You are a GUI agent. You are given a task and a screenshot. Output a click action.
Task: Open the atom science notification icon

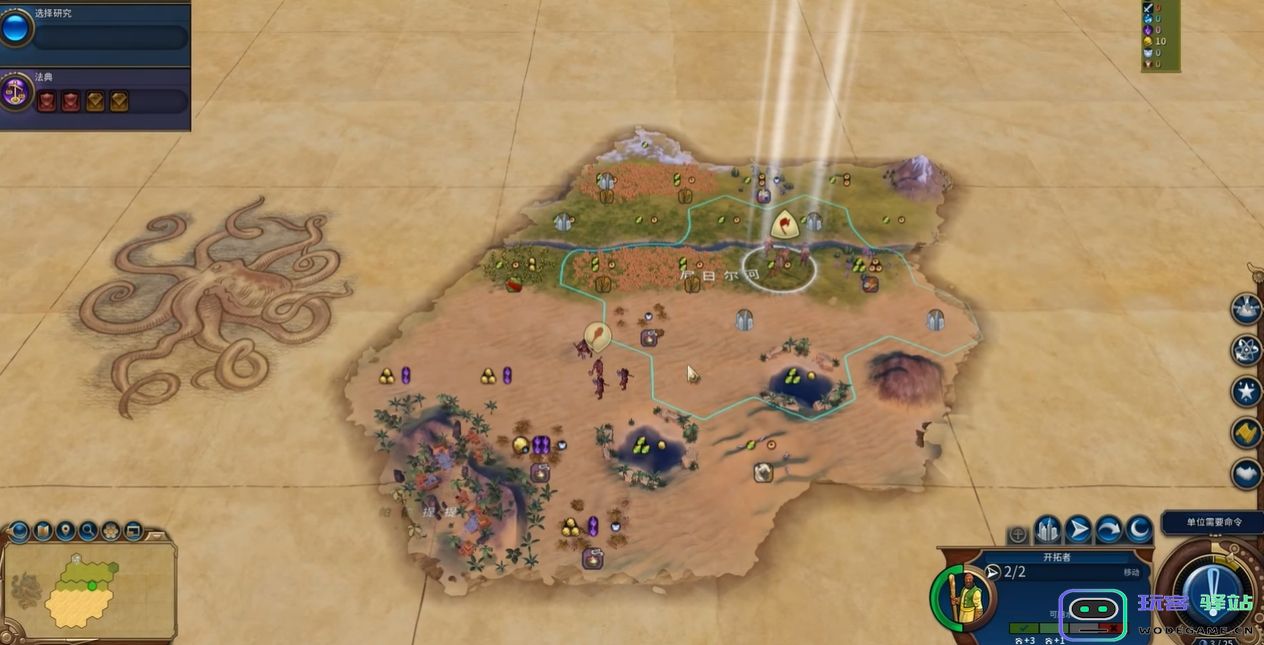1246,349
